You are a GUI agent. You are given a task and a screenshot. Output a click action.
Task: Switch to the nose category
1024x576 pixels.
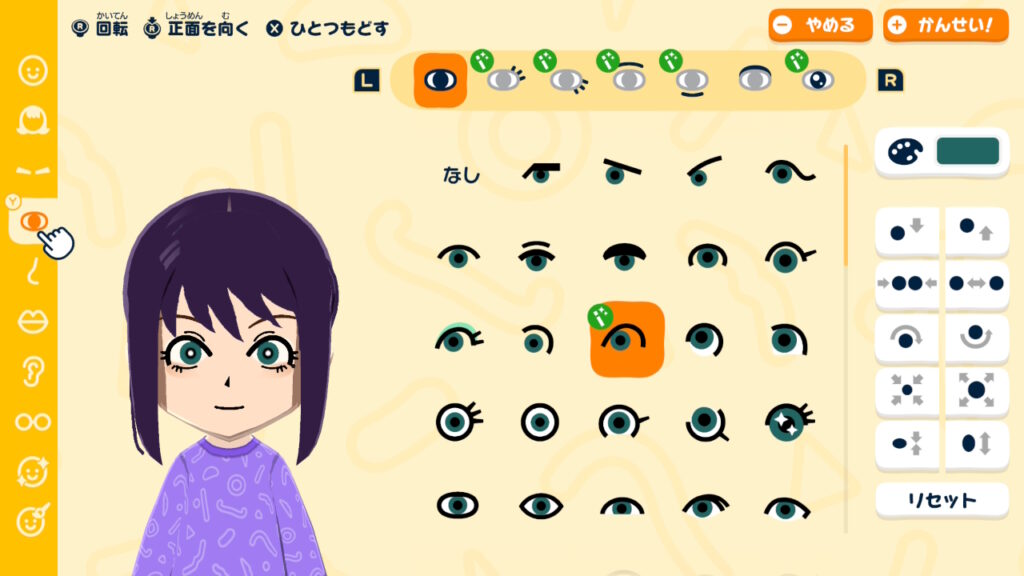[33, 270]
